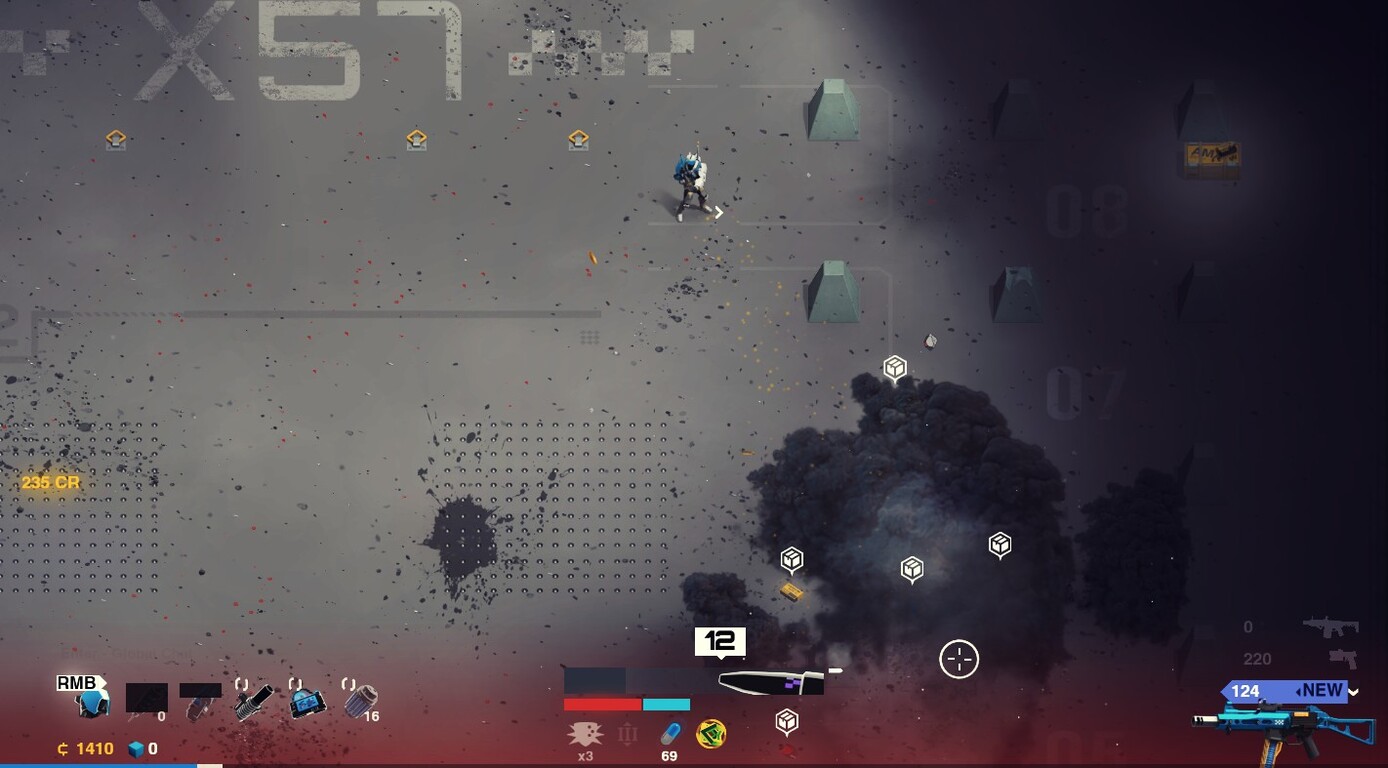Select the gold medal buff icon
1388x768 pixels.
tap(711, 735)
